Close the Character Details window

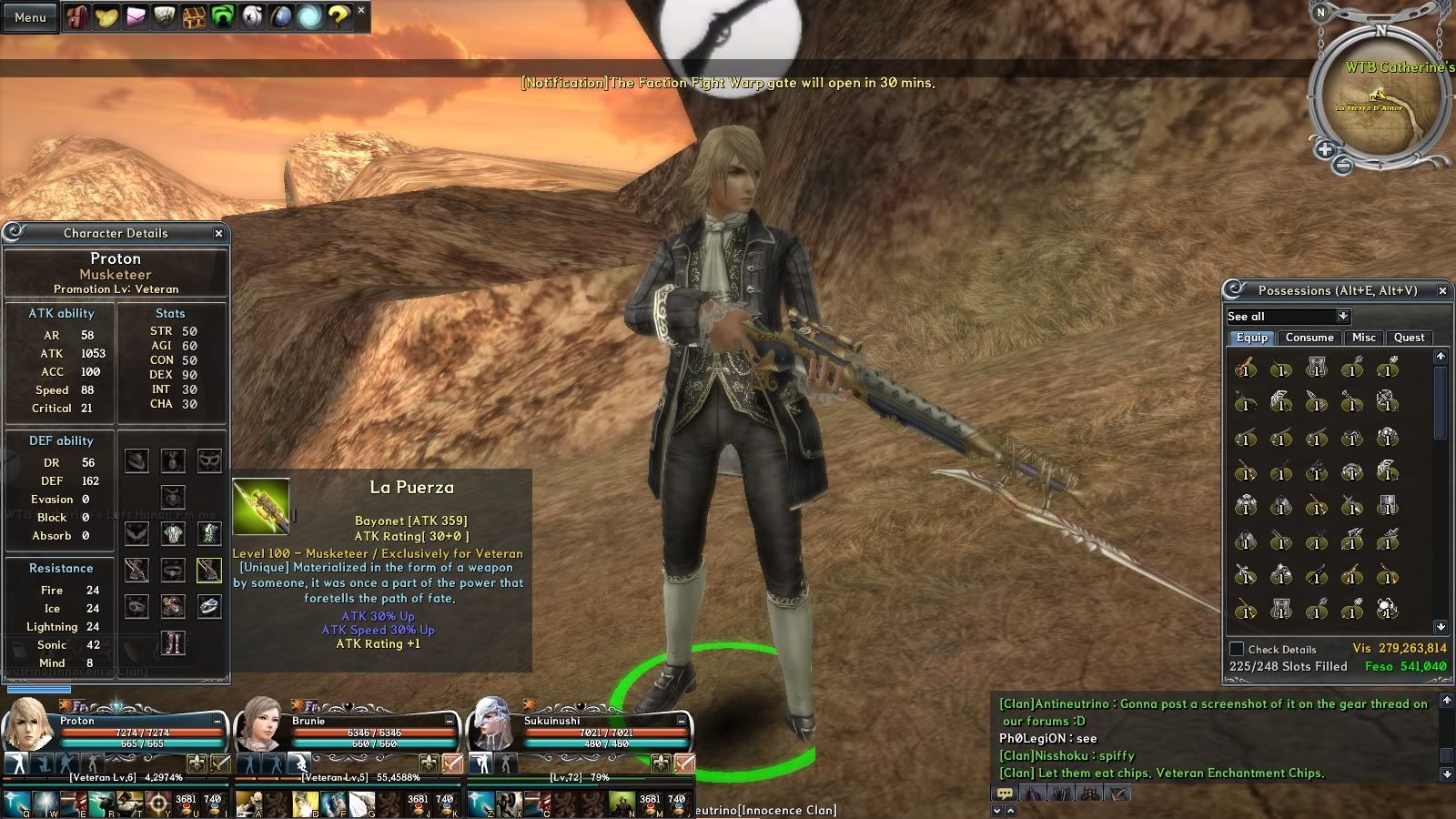pos(218,233)
